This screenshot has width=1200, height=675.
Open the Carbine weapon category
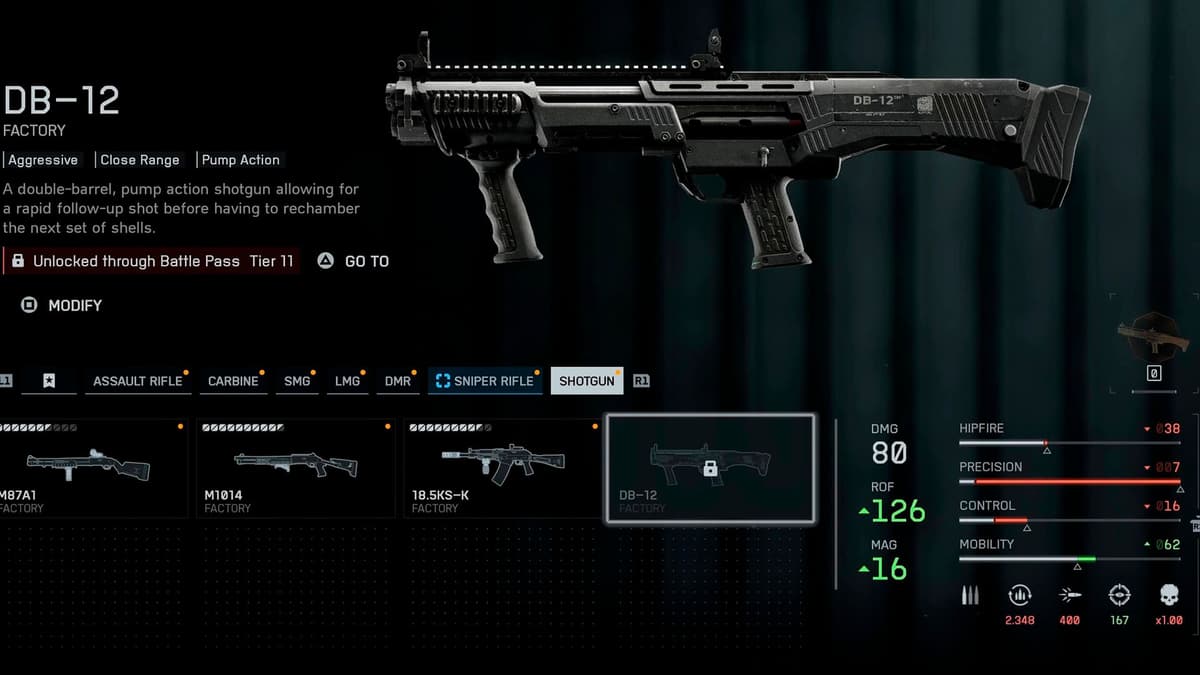coord(233,381)
